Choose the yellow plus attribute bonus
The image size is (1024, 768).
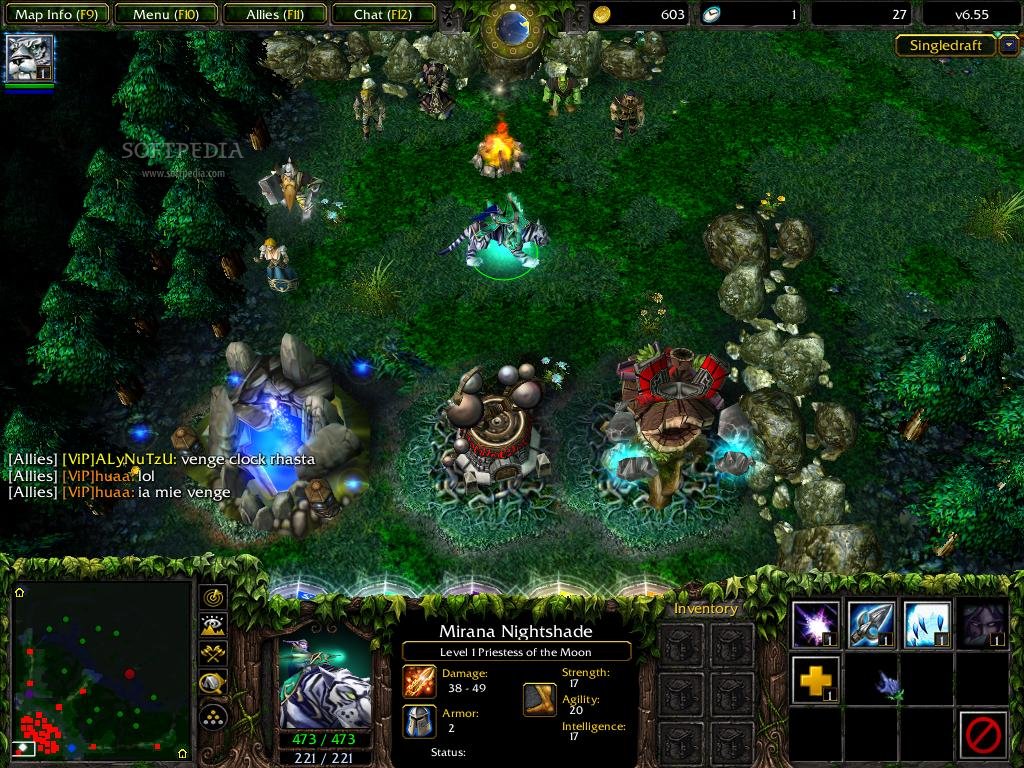pos(815,680)
